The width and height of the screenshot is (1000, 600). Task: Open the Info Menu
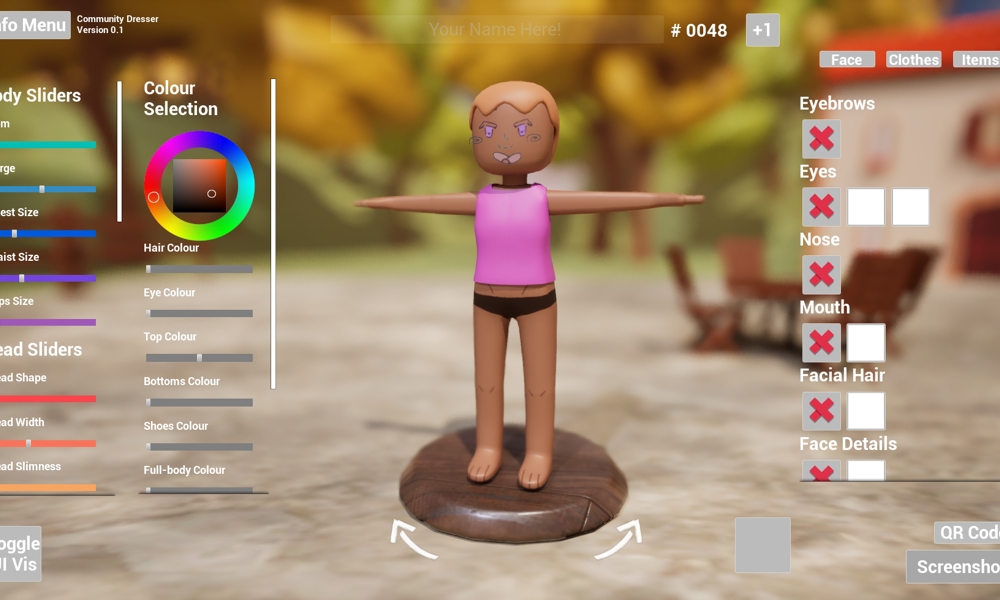point(34,25)
